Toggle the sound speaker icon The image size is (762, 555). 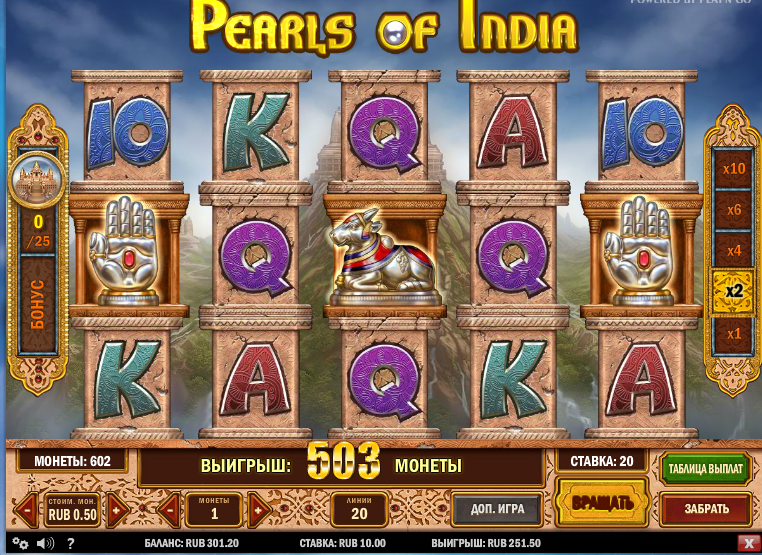45,543
